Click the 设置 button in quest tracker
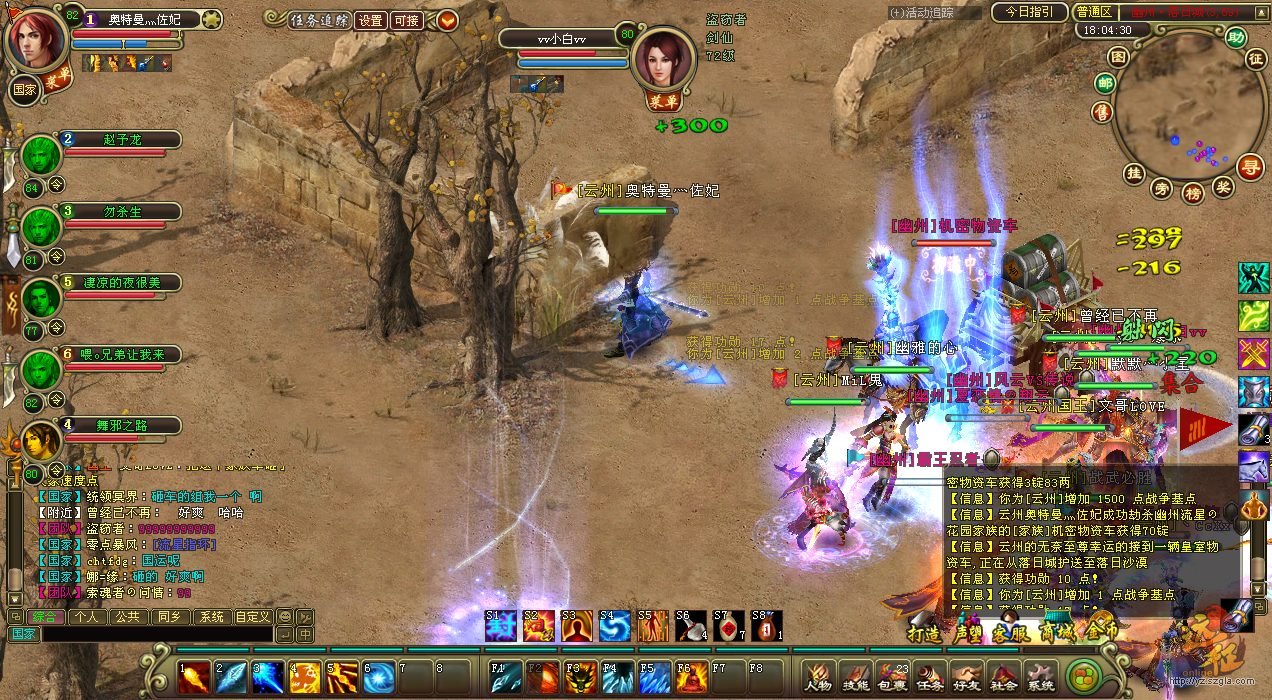Viewport: 1272px width, 700px height. 370,20
